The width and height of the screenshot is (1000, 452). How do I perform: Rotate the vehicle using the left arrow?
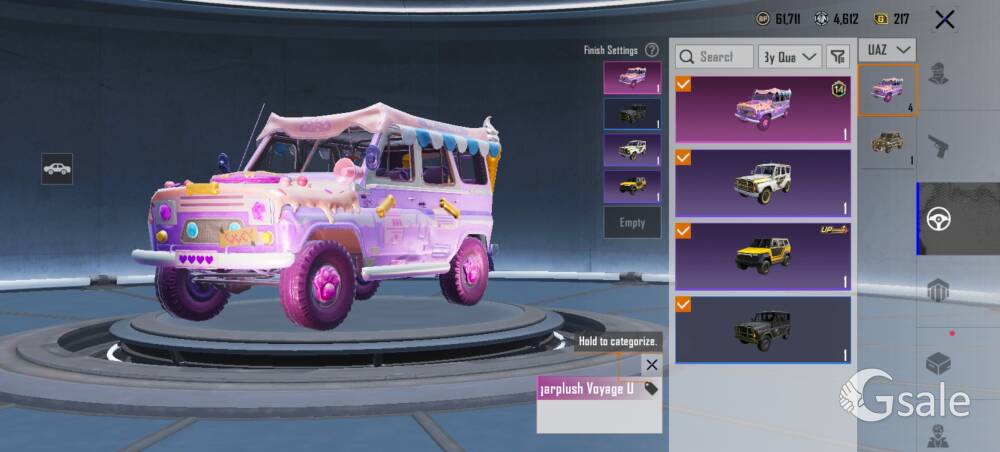[115, 352]
